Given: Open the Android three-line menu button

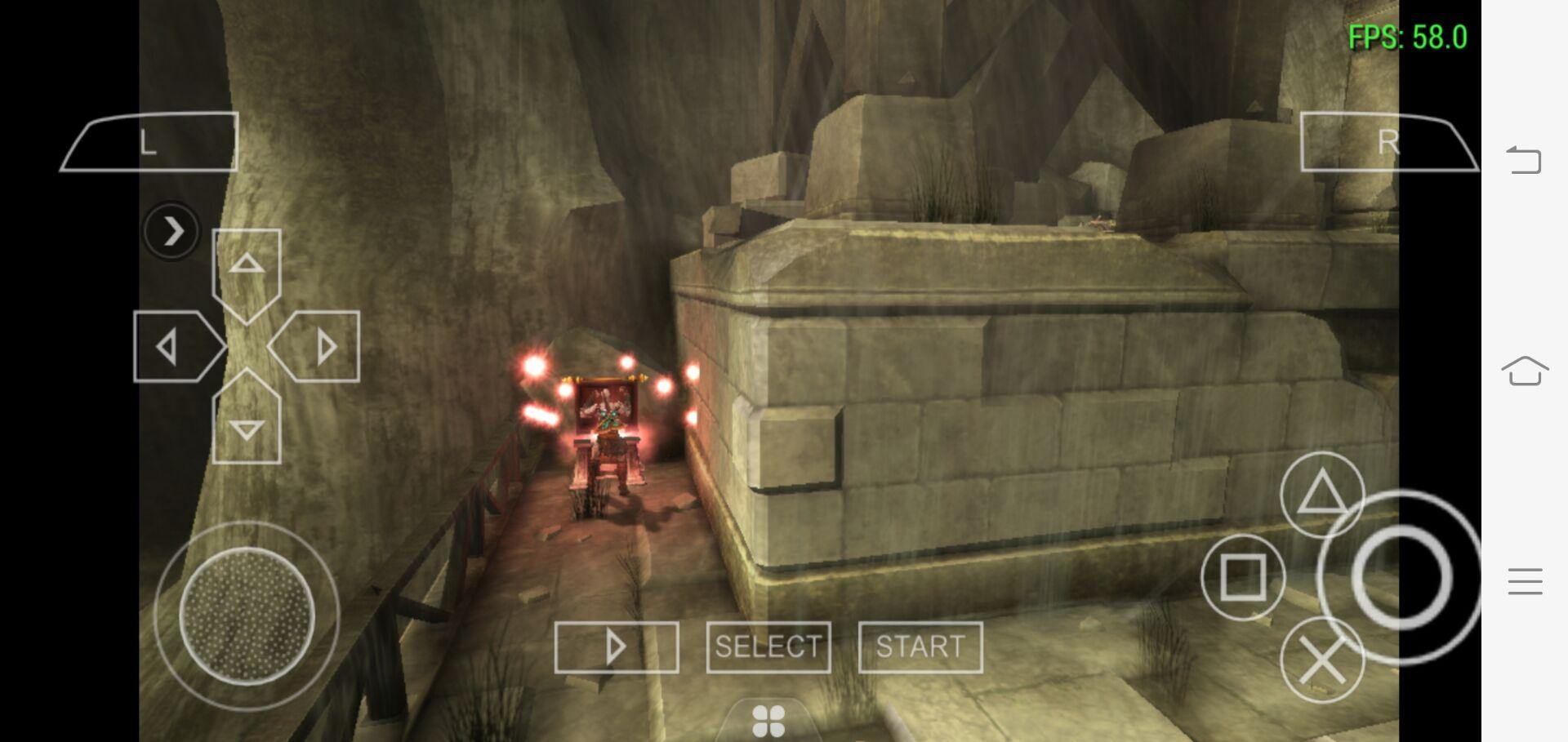Looking at the screenshot, I should point(1524,581).
